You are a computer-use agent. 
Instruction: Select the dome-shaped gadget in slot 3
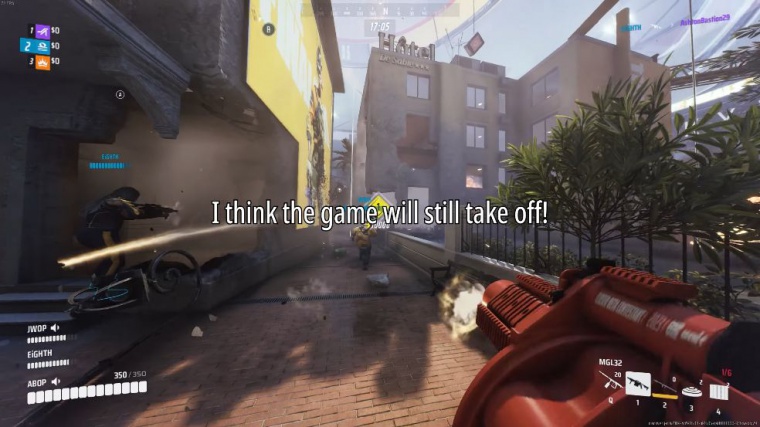point(691,390)
